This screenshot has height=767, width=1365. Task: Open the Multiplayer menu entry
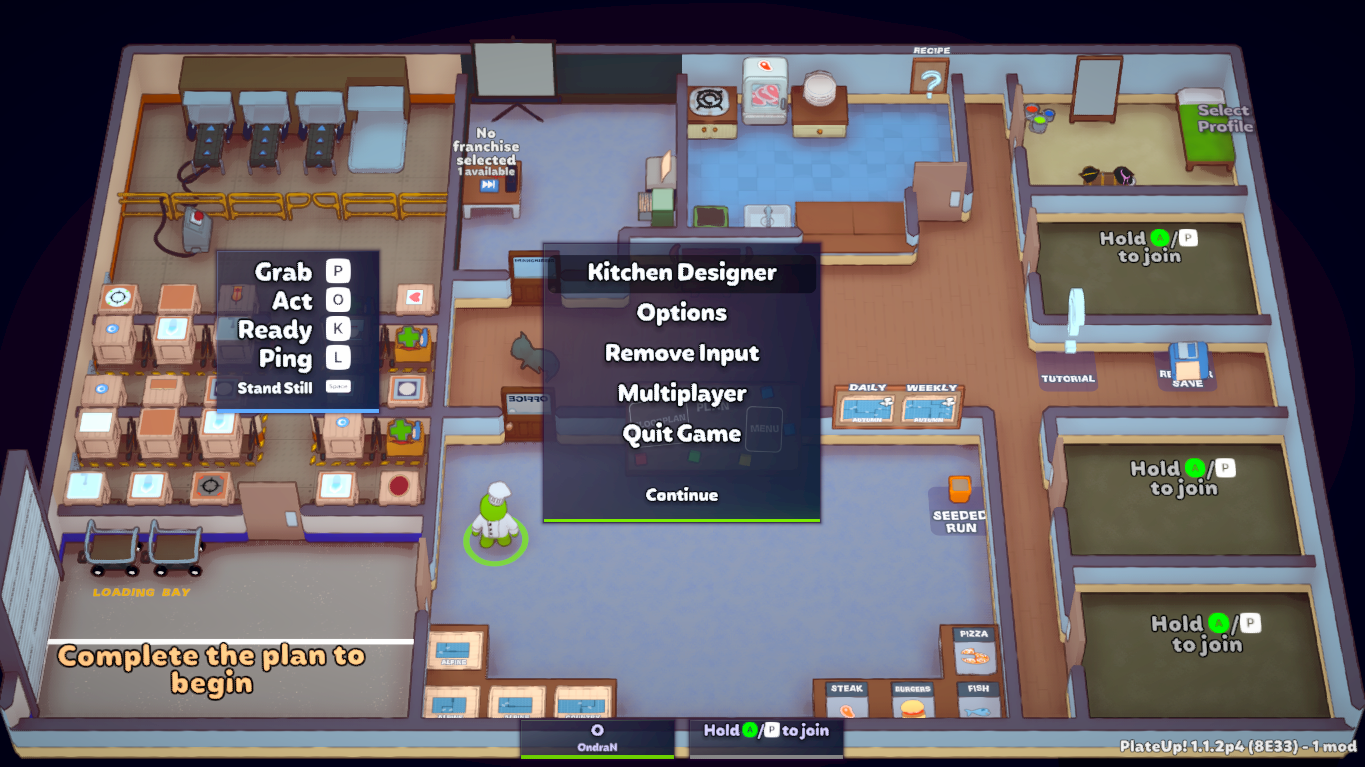coord(682,393)
